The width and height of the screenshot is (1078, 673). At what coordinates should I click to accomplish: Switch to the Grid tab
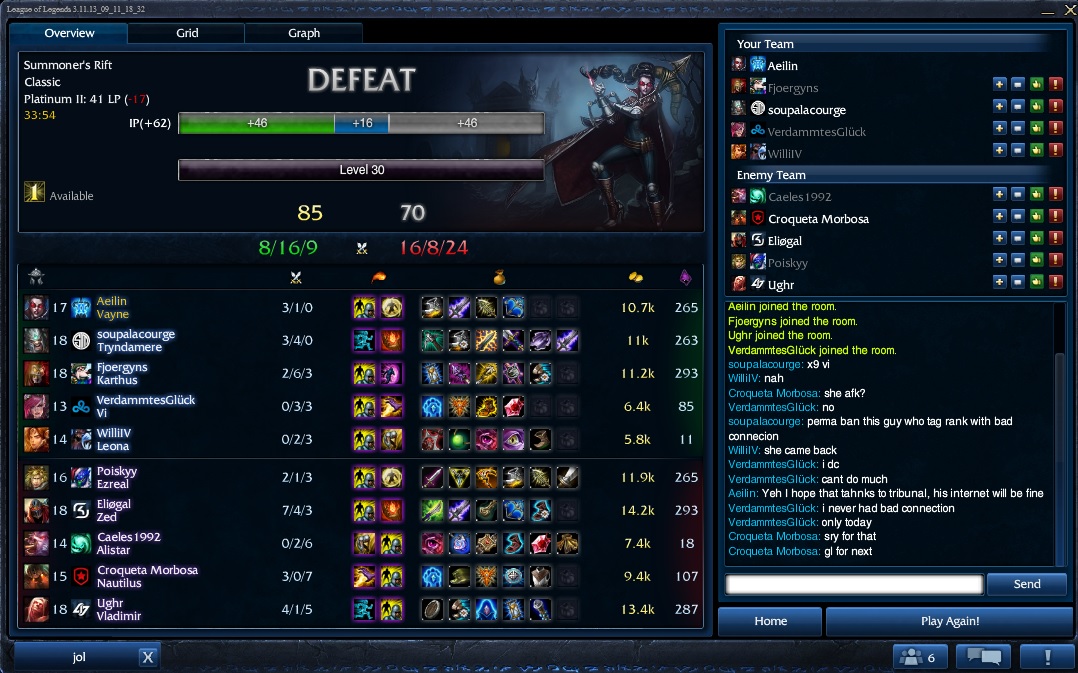tap(187, 33)
